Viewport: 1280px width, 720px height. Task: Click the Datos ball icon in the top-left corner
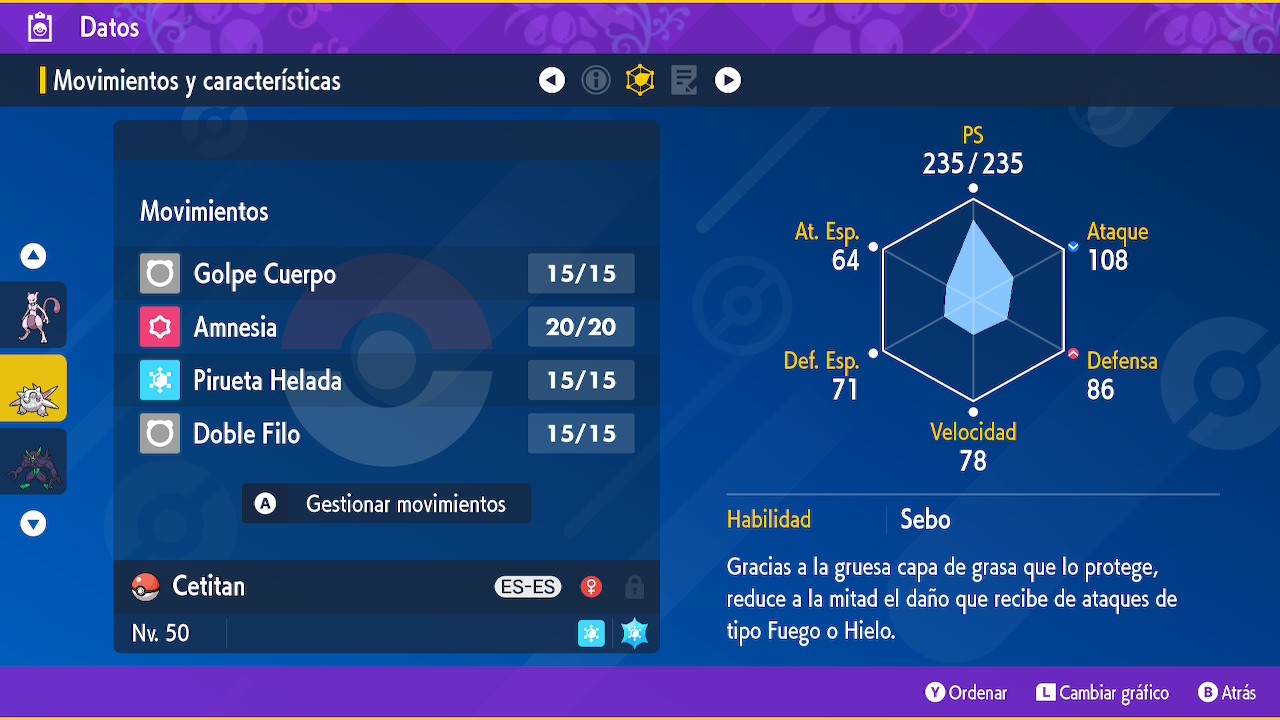(39, 26)
